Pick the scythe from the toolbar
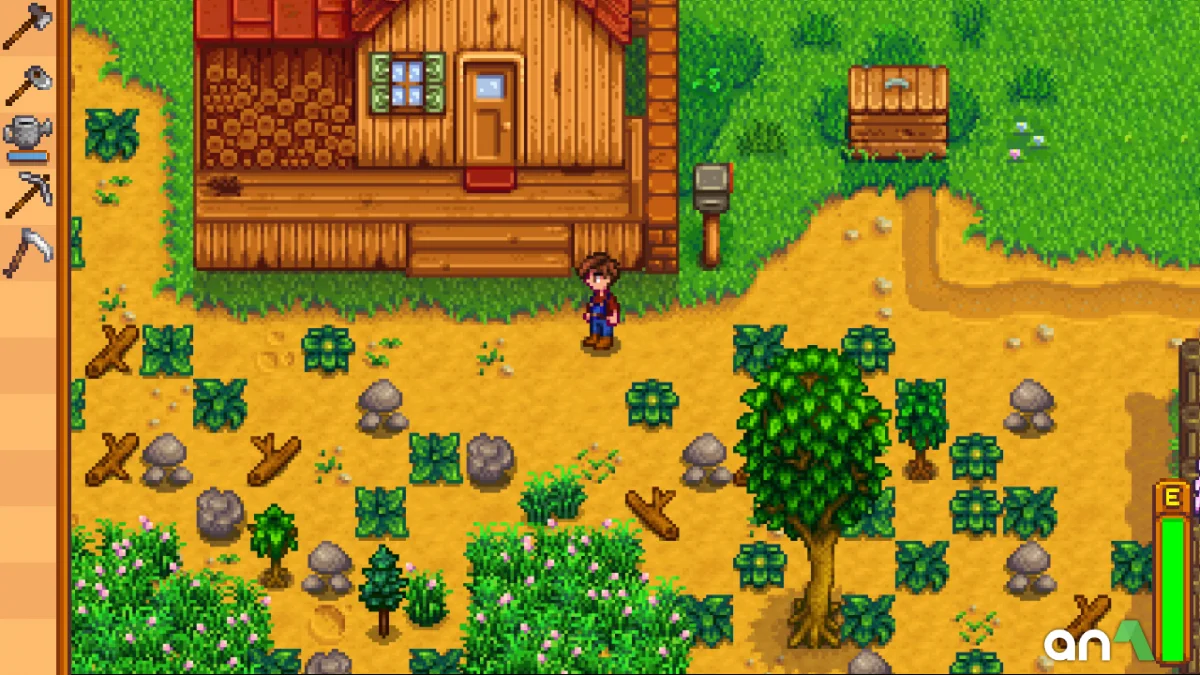Screen dimensions: 1200x675 tap(27, 251)
